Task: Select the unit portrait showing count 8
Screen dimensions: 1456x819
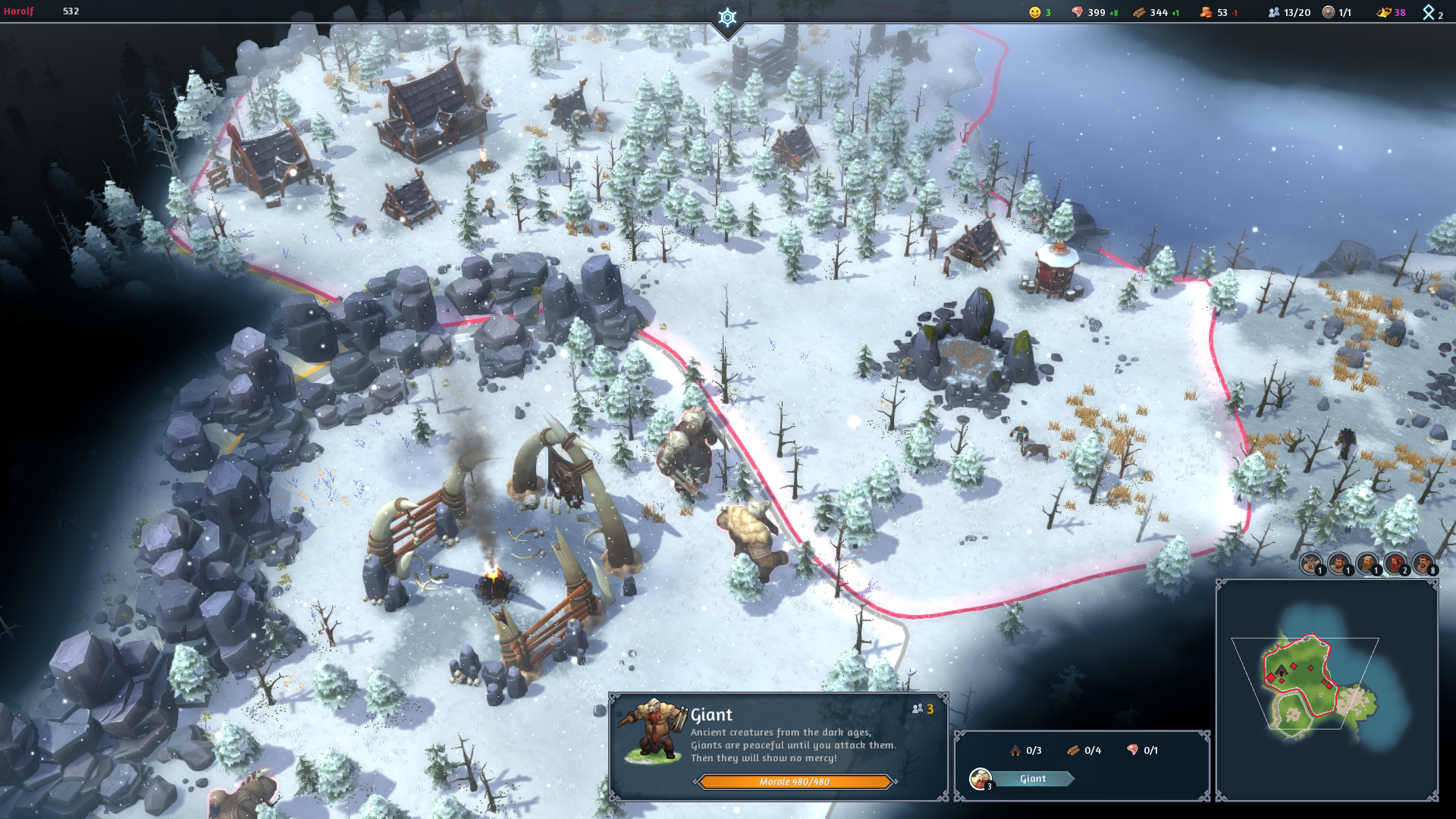Action: (x=1423, y=563)
